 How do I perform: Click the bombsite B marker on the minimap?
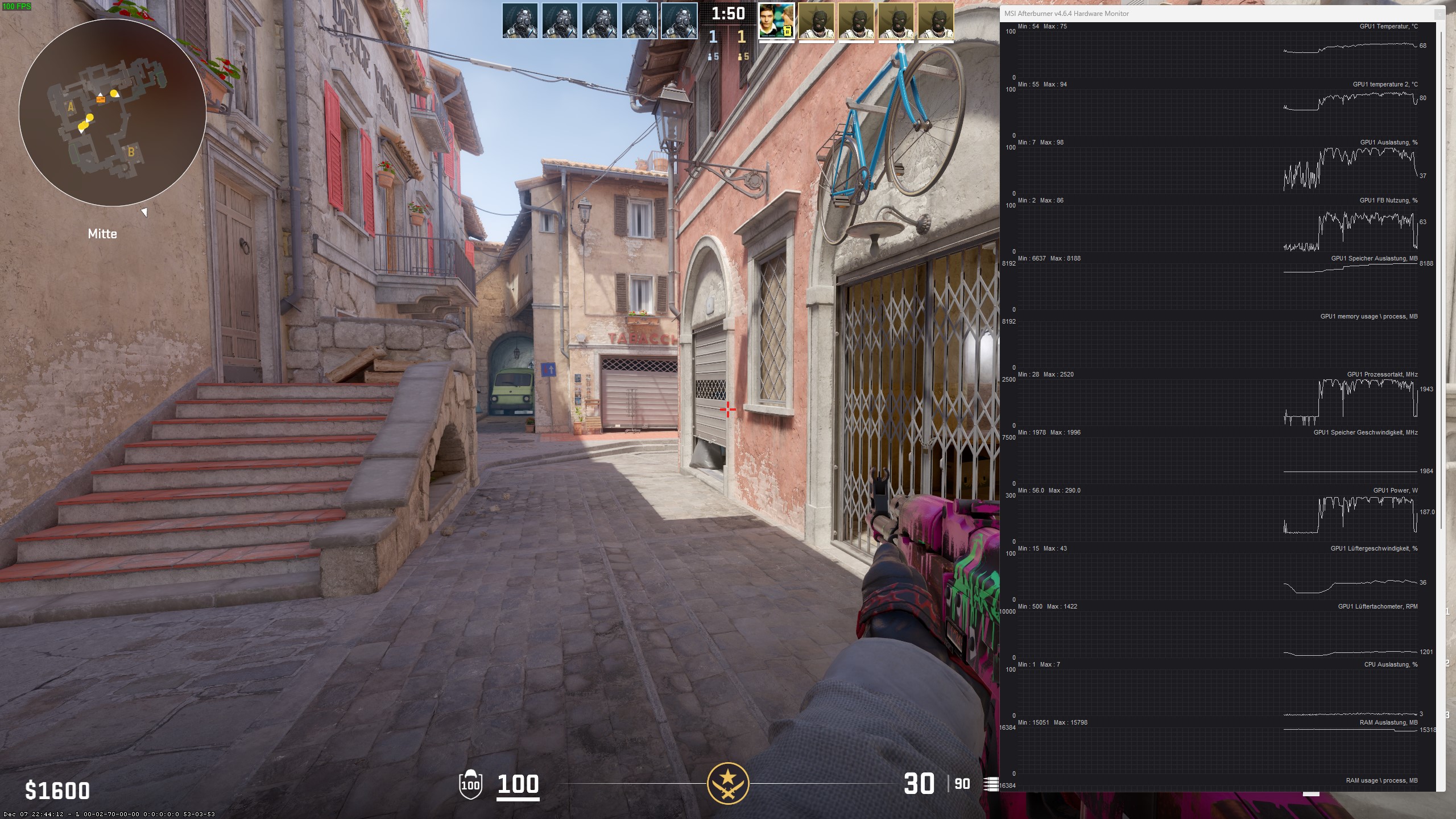[x=131, y=152]
